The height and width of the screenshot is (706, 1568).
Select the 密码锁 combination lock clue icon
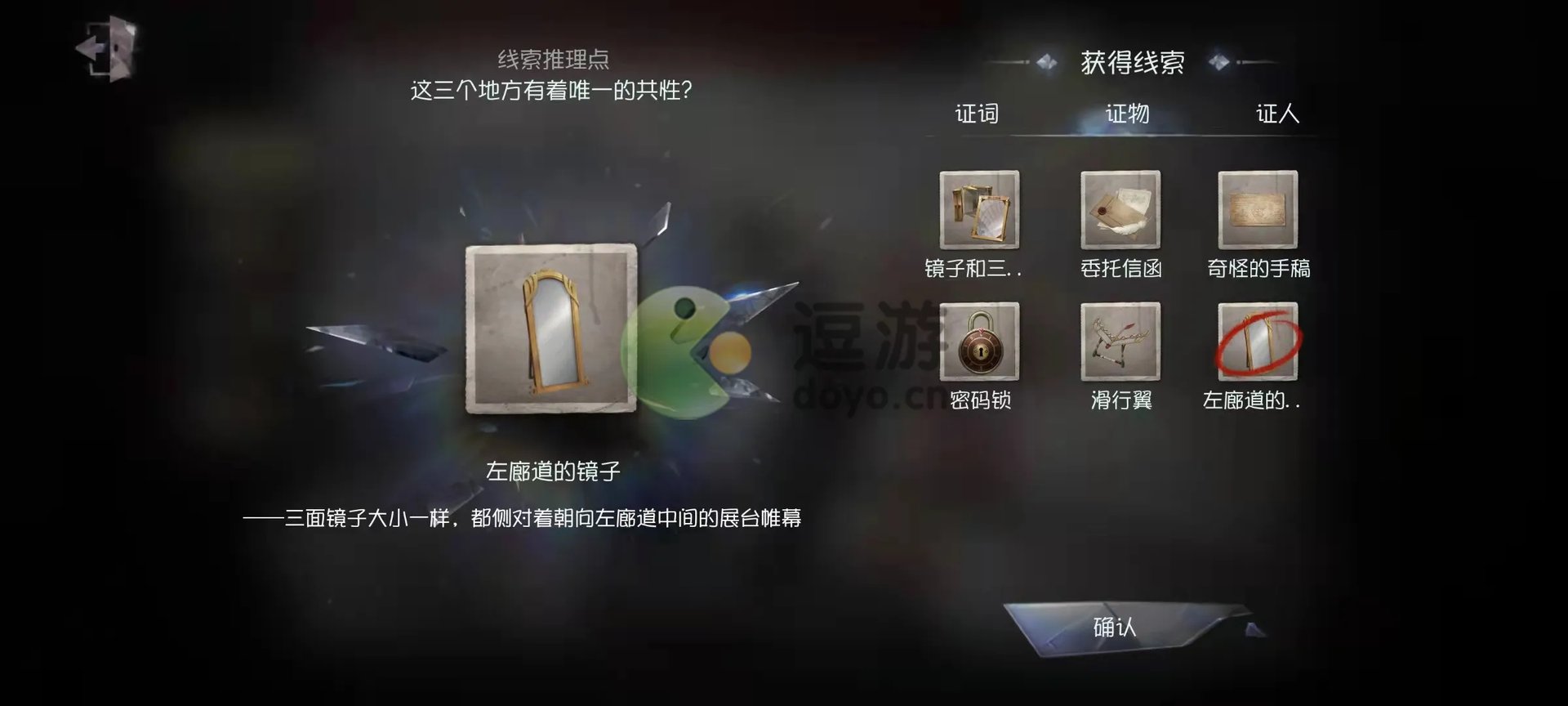click(x=979, y=343)
